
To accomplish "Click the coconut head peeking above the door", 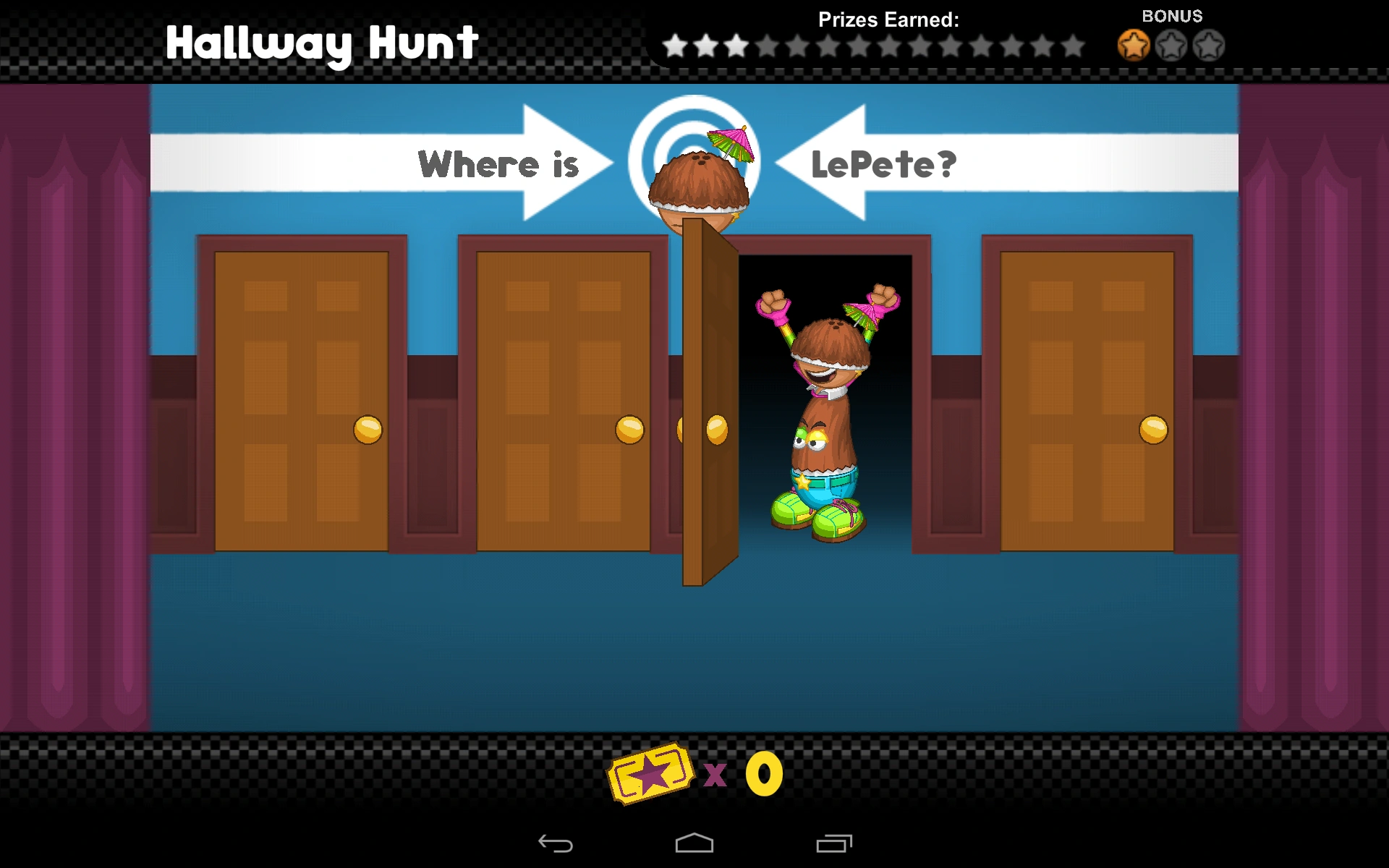I will point(698,181).
